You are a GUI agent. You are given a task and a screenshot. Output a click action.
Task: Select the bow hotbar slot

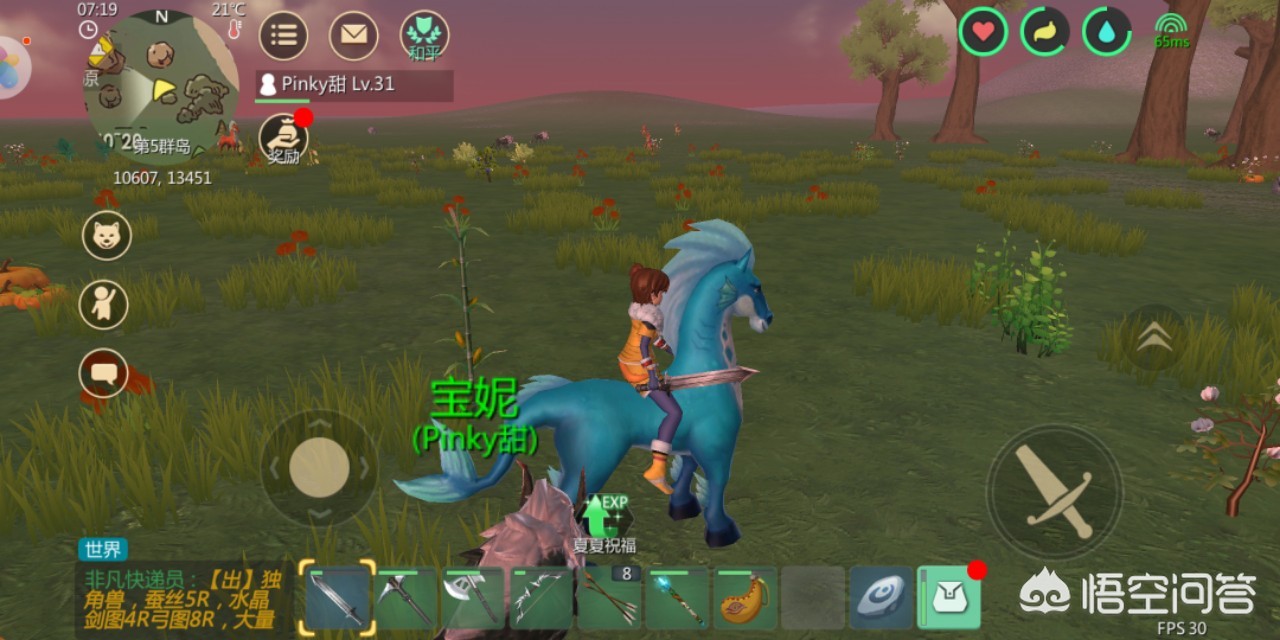pyautogui.click(x=541, y=598)
